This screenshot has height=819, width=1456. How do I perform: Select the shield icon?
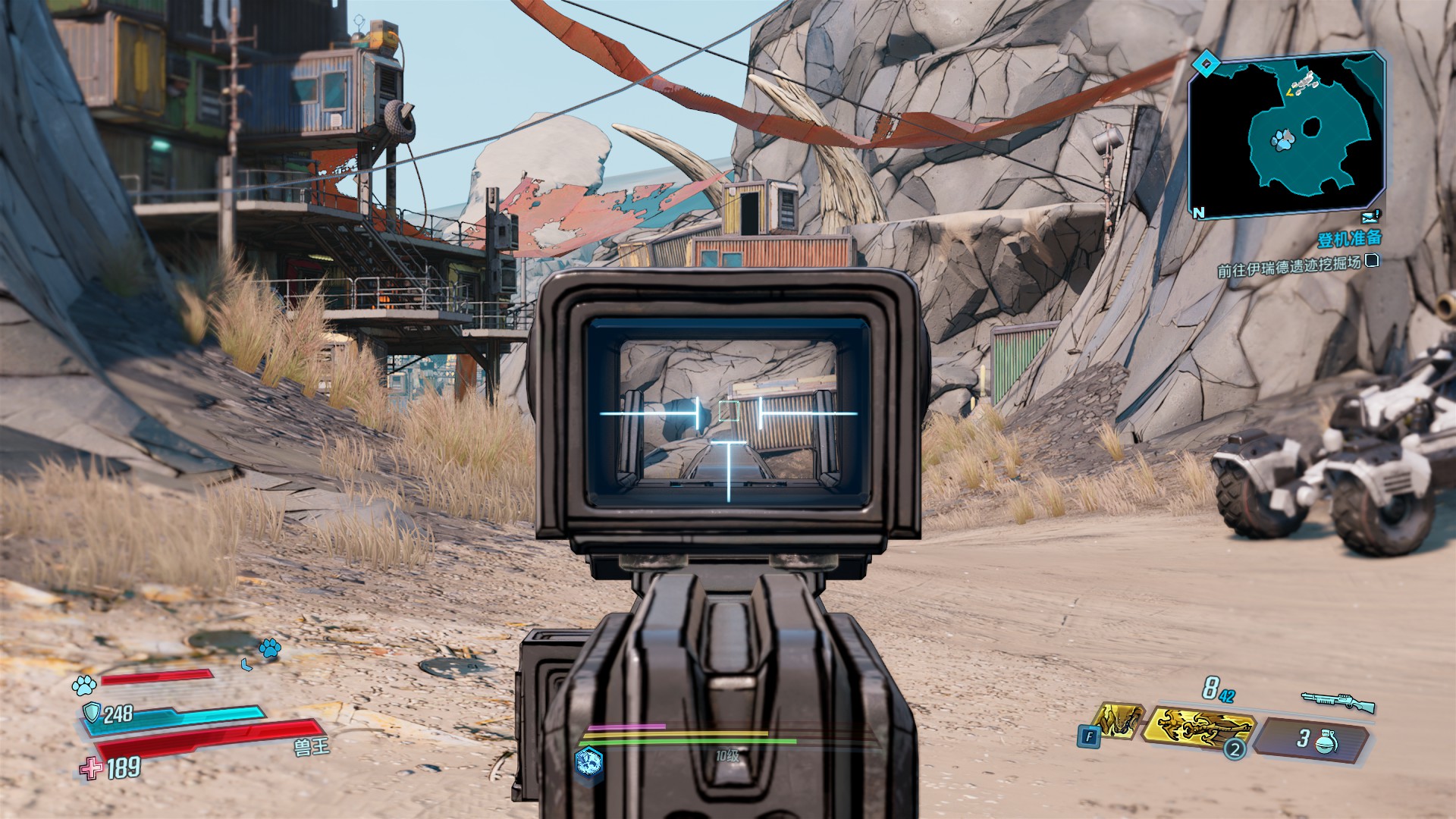point(92,713)
